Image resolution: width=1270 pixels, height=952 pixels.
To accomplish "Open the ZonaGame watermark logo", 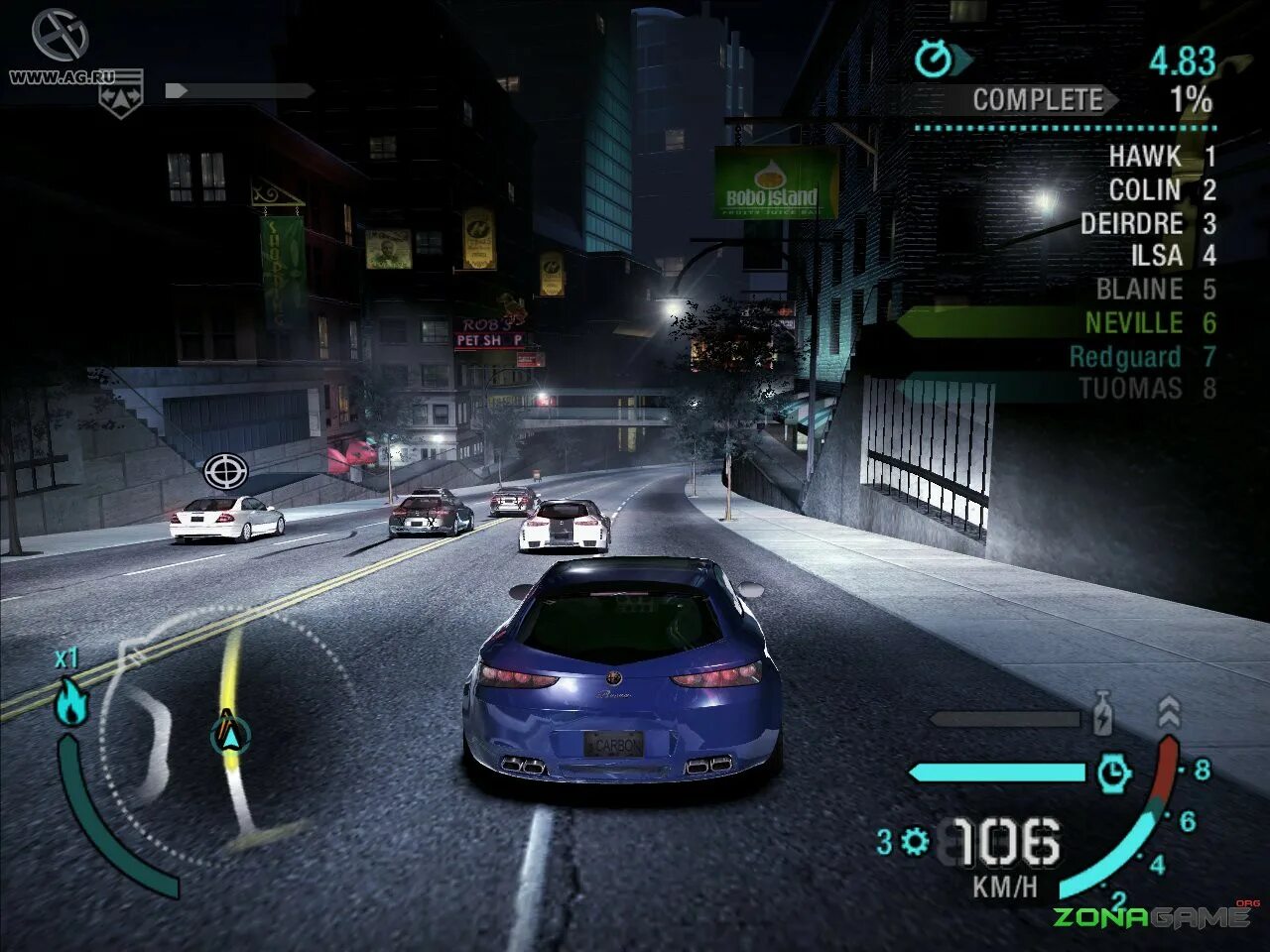I will pos(1151,915).
